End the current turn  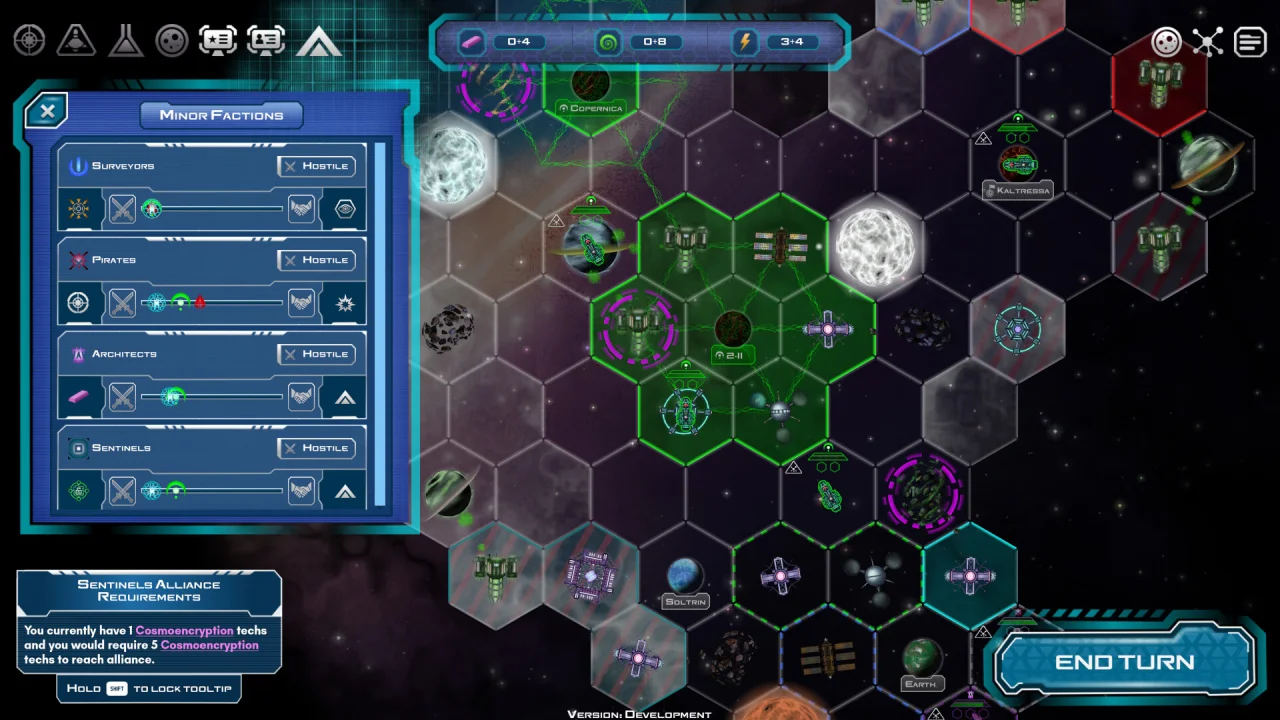coord(1124,662)
